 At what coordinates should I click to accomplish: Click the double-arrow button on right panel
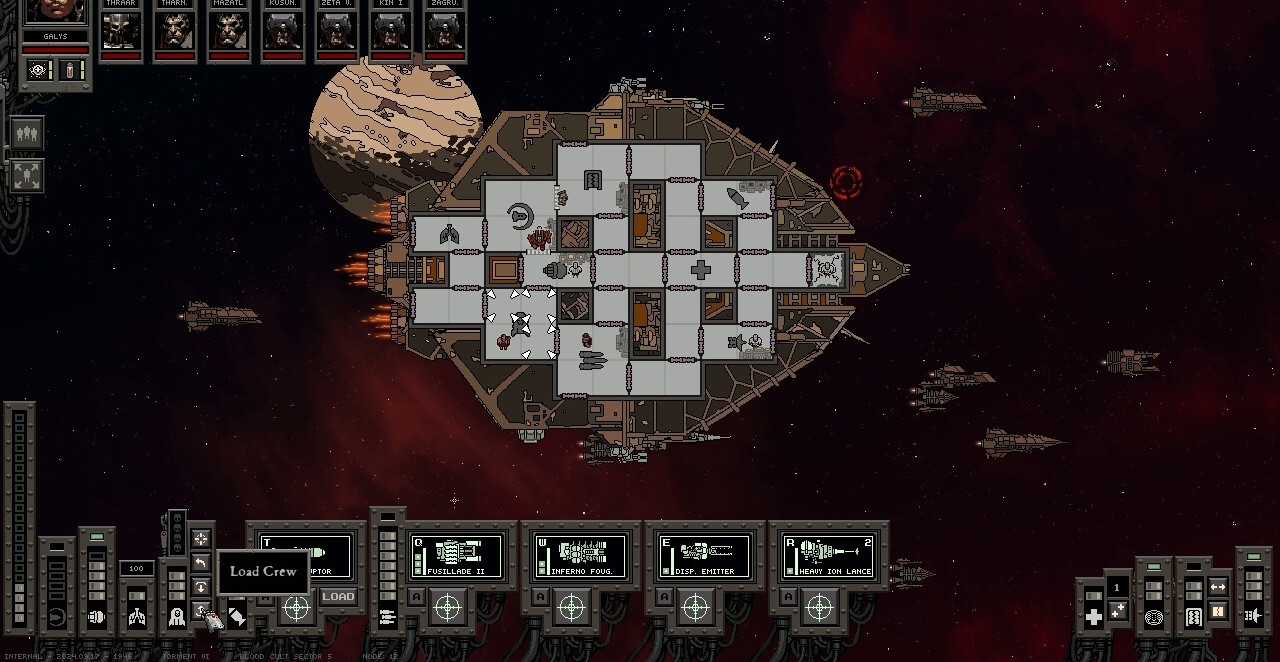point(1218,587)
